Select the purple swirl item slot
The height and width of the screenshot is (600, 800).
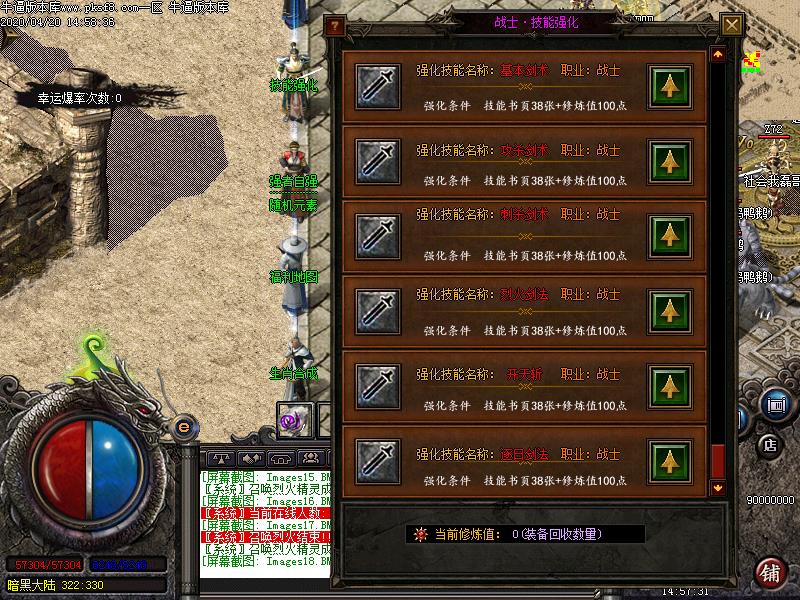(x=295, y=421)
